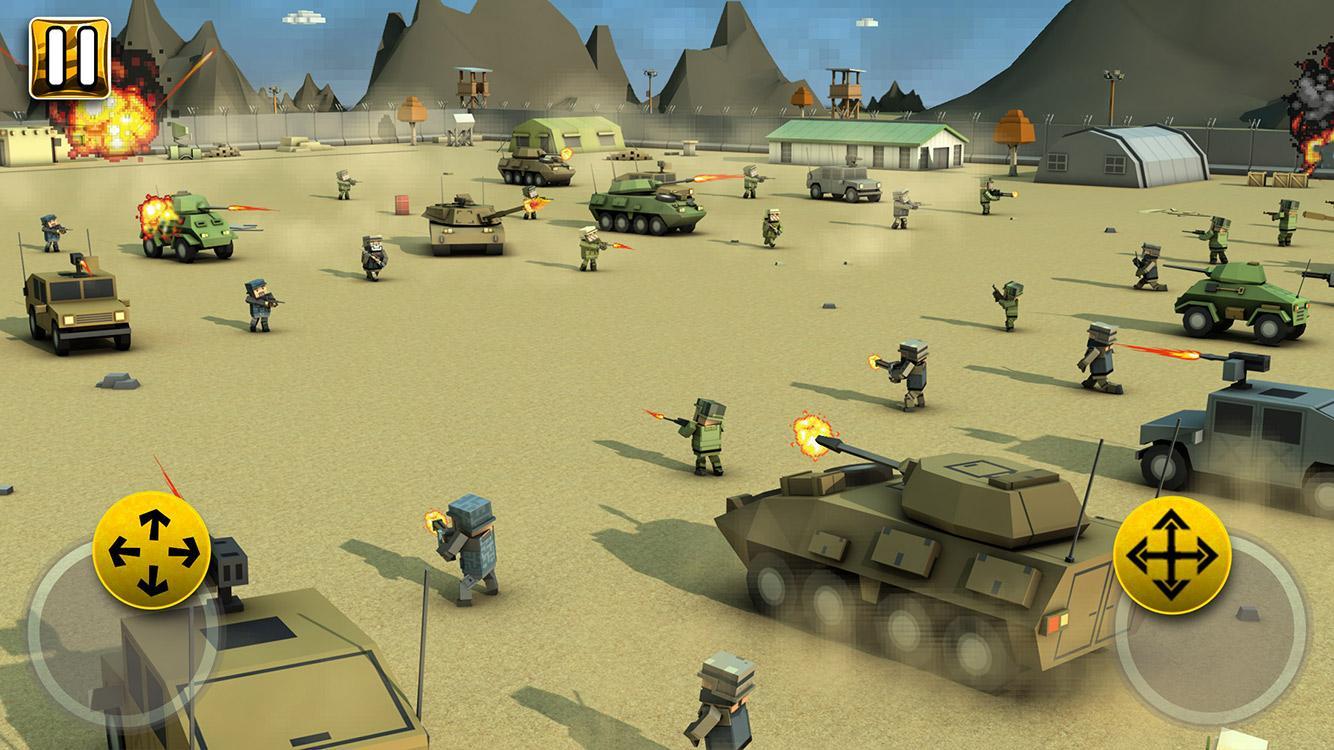The height and width of the screenshot is (750, 1334).
Task: Tap the yellow crossed-arrows aim joystick
Action: pyautogui.click(x=1171, y=555)
